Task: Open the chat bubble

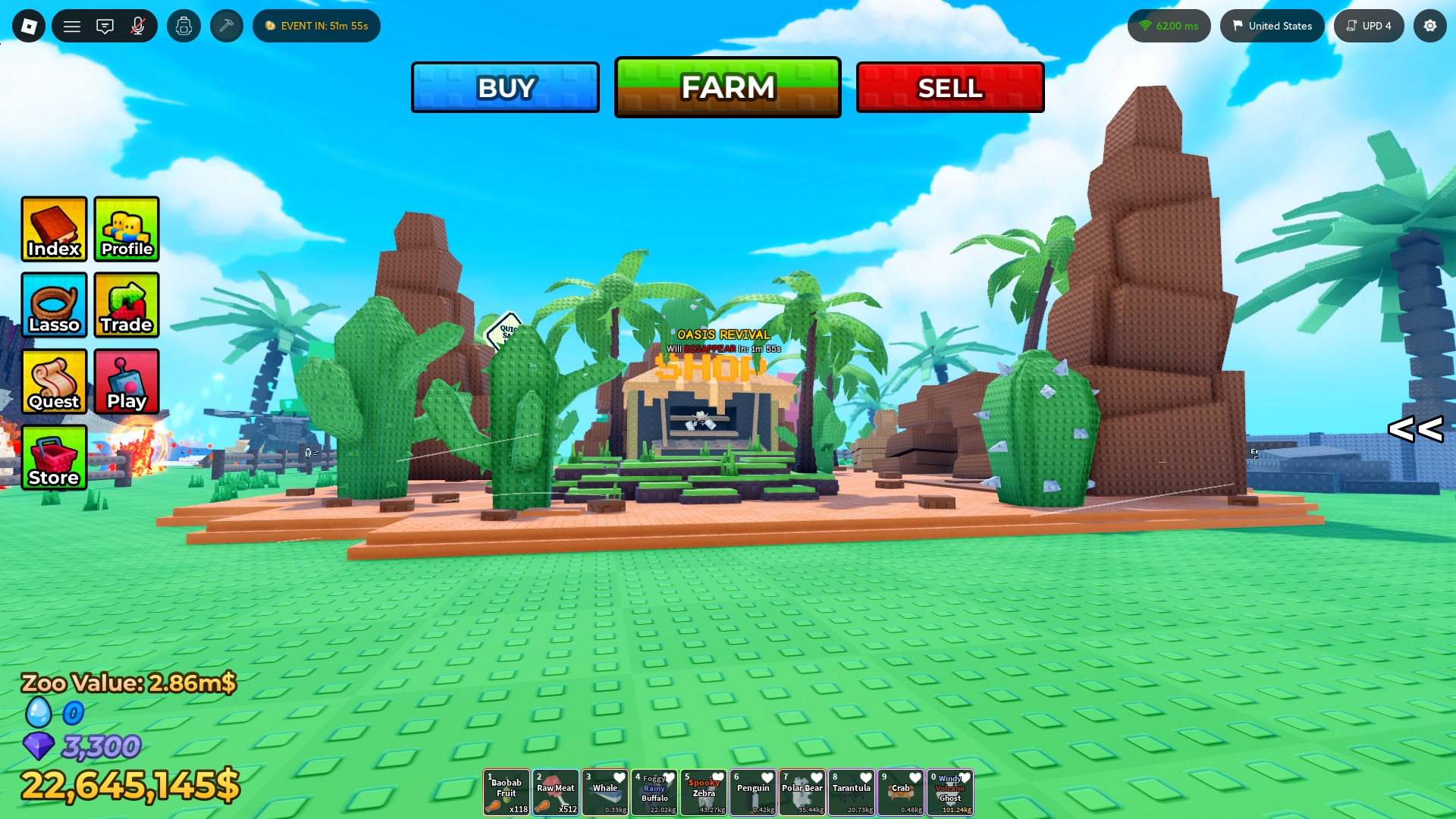Action: pos(105,25)
